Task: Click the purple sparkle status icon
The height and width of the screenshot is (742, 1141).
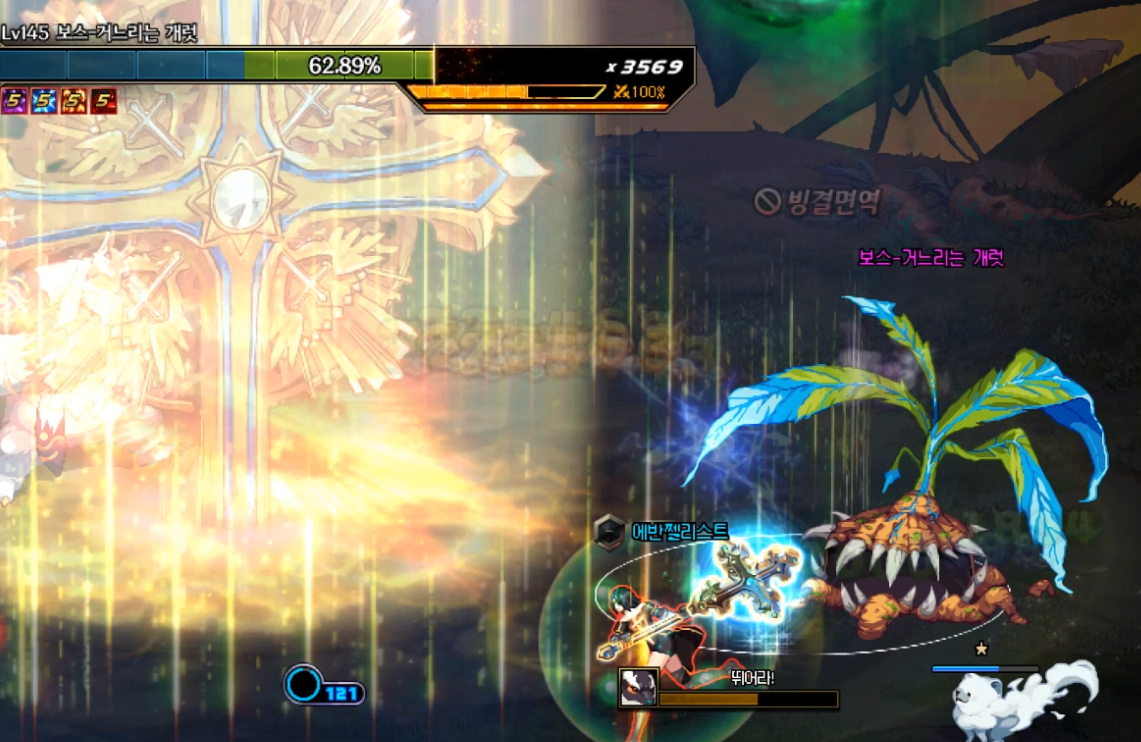Action: 14,100
